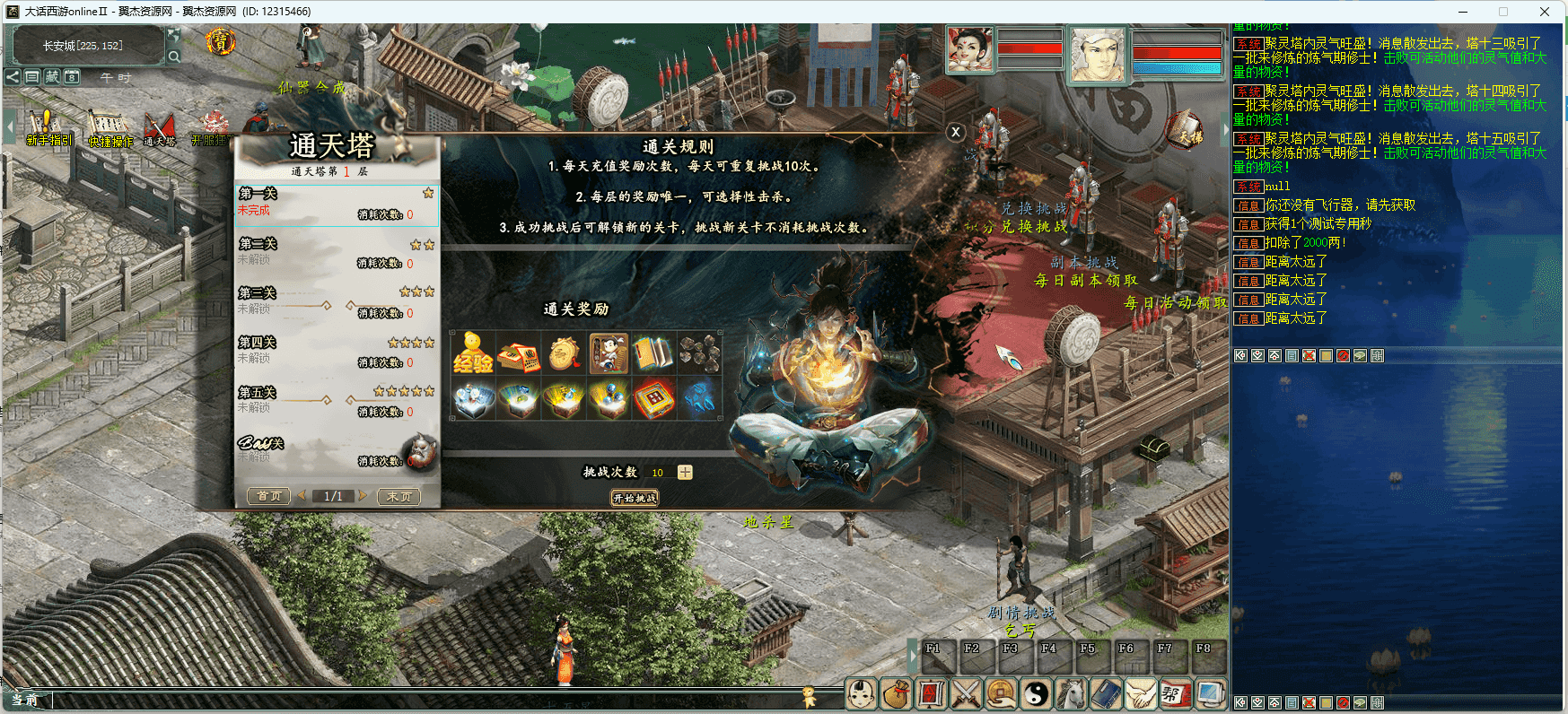Select the 经验 experience reward icon
The image size is (1568, 714).
pyautogui.click(x=473, y=353)
